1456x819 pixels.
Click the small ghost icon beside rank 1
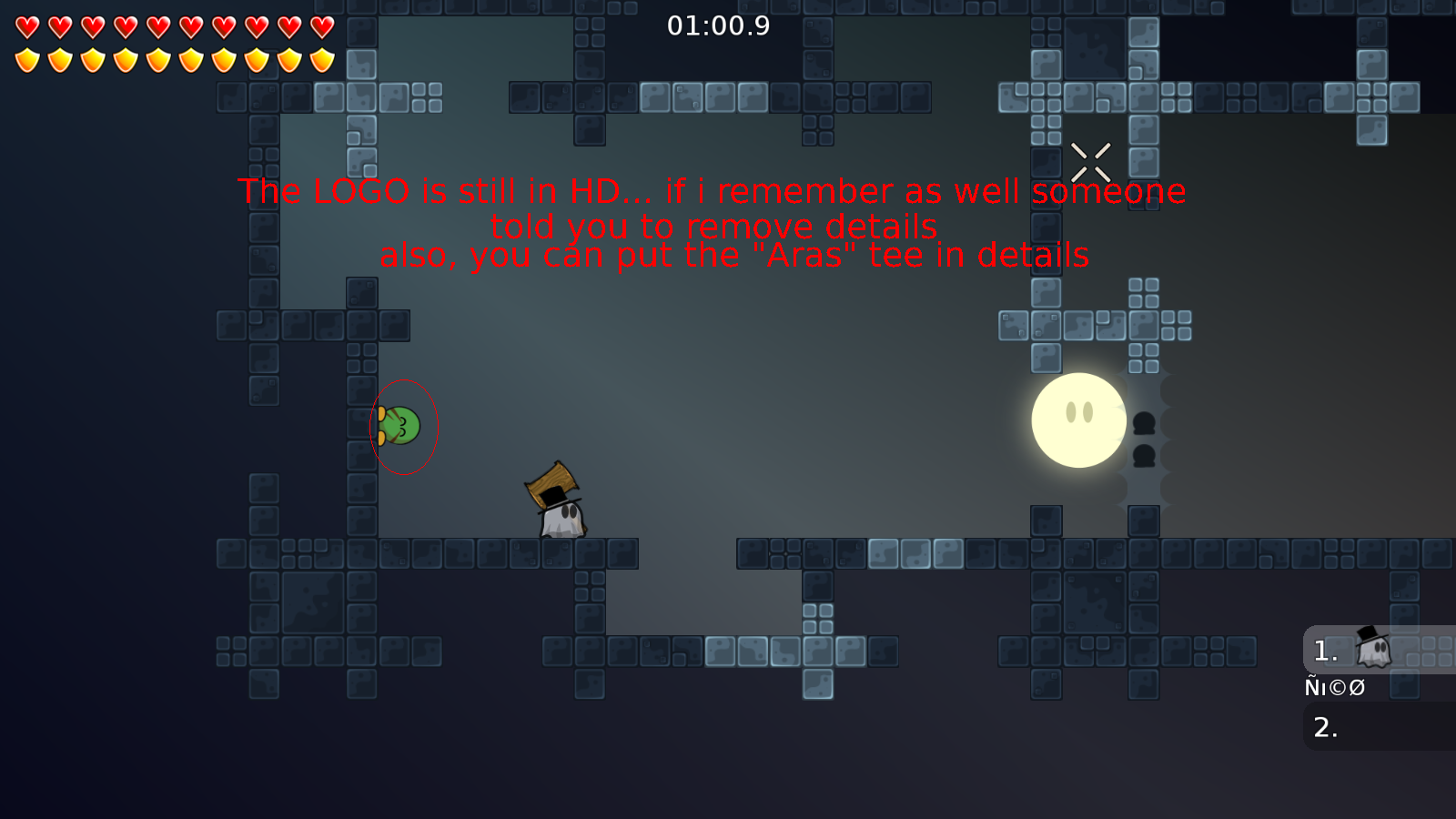click(x=1372, y=648)
